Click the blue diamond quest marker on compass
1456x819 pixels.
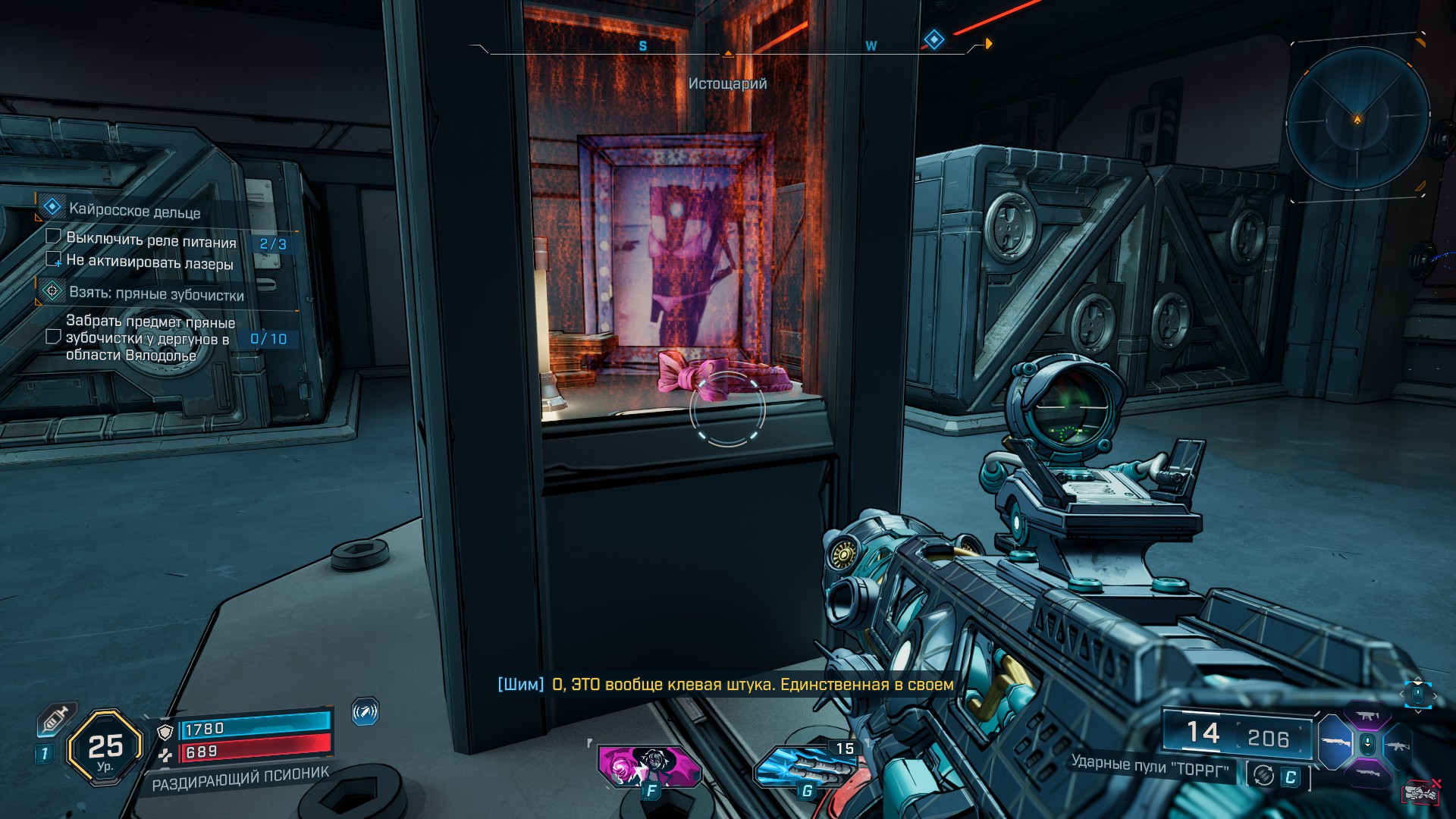click(x=934, y=39)
